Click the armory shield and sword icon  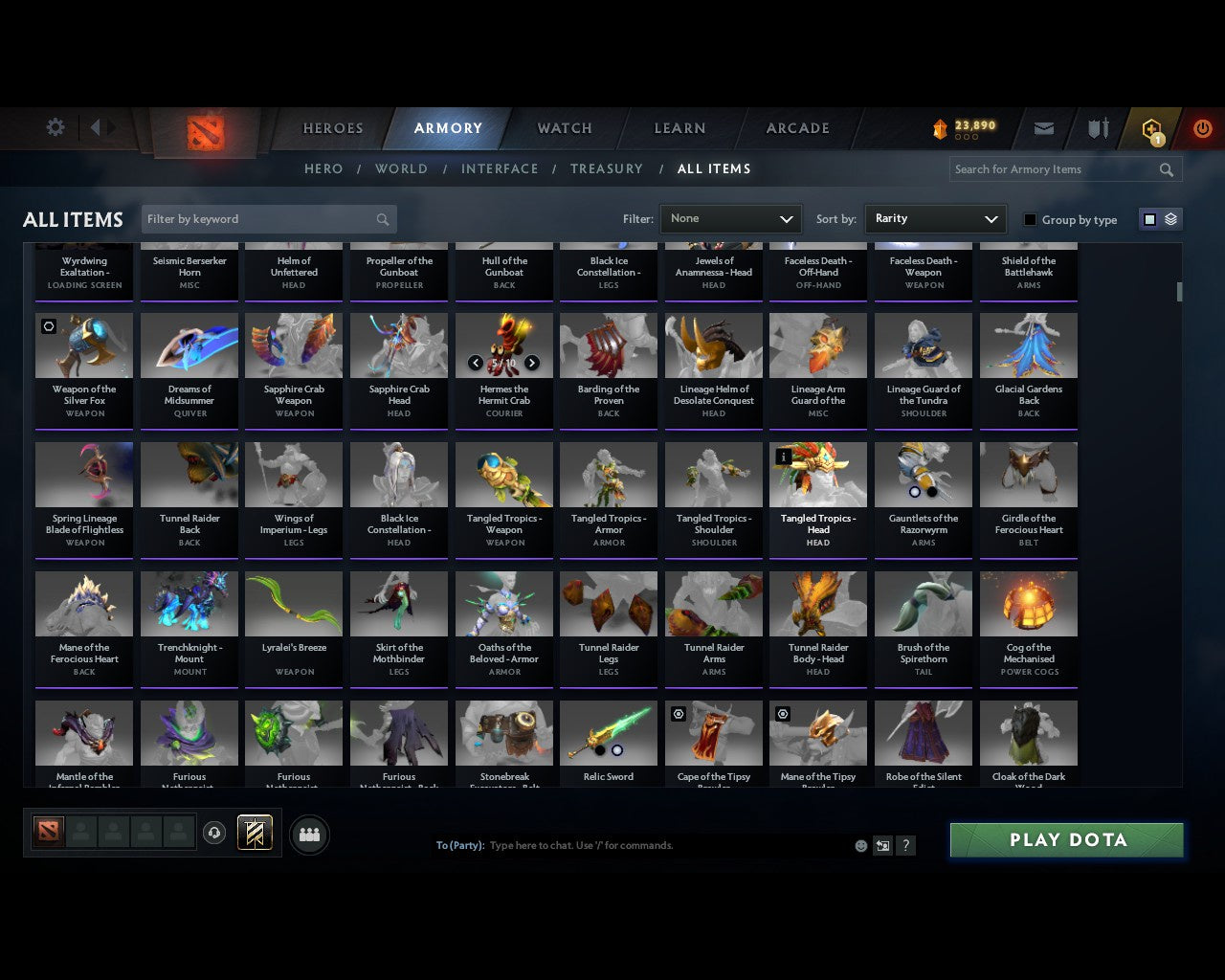coord(1097,128)
